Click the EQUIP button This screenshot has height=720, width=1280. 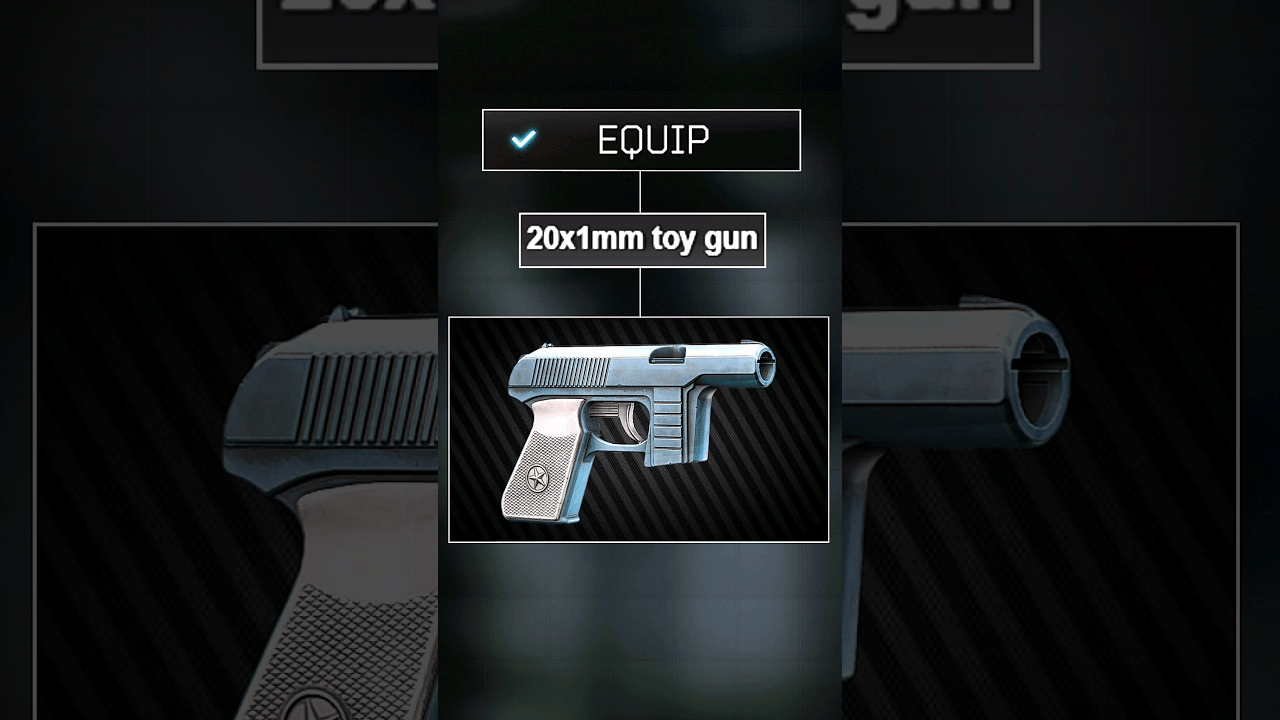click(x=641, y=140)
